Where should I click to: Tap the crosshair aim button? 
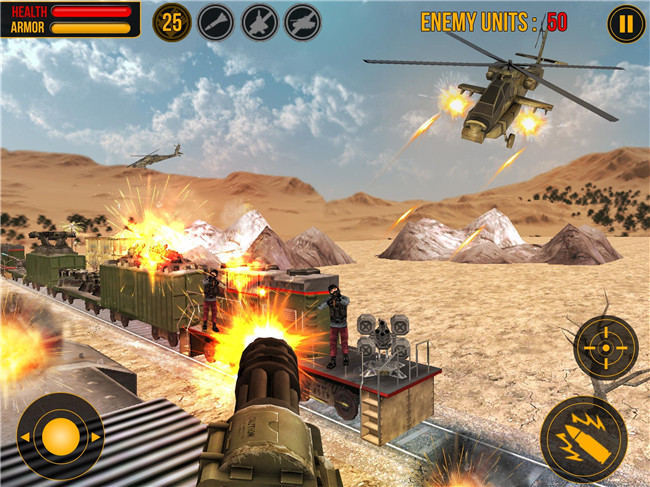(606, 347)
